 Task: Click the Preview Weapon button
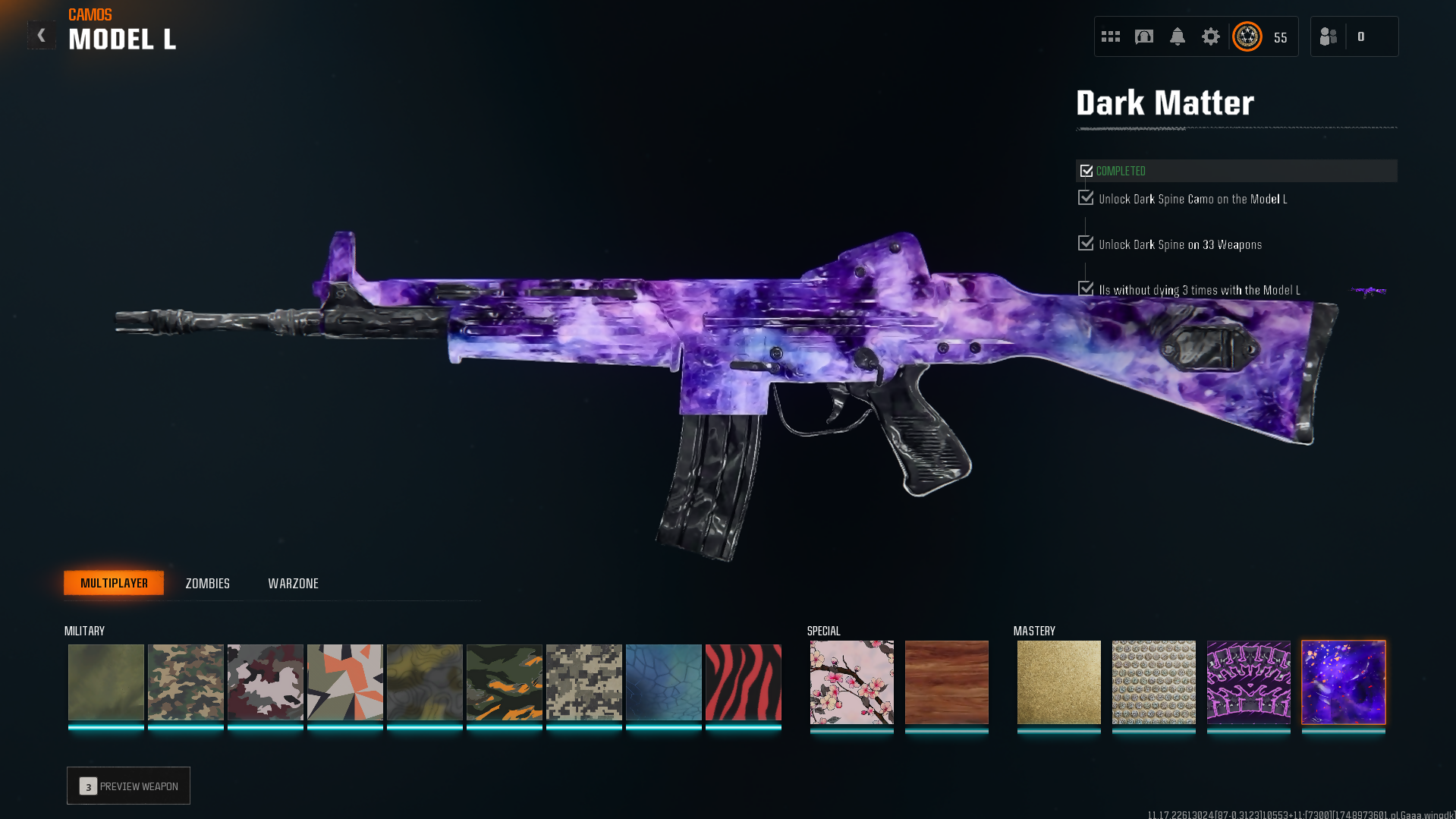click(128, 786)
